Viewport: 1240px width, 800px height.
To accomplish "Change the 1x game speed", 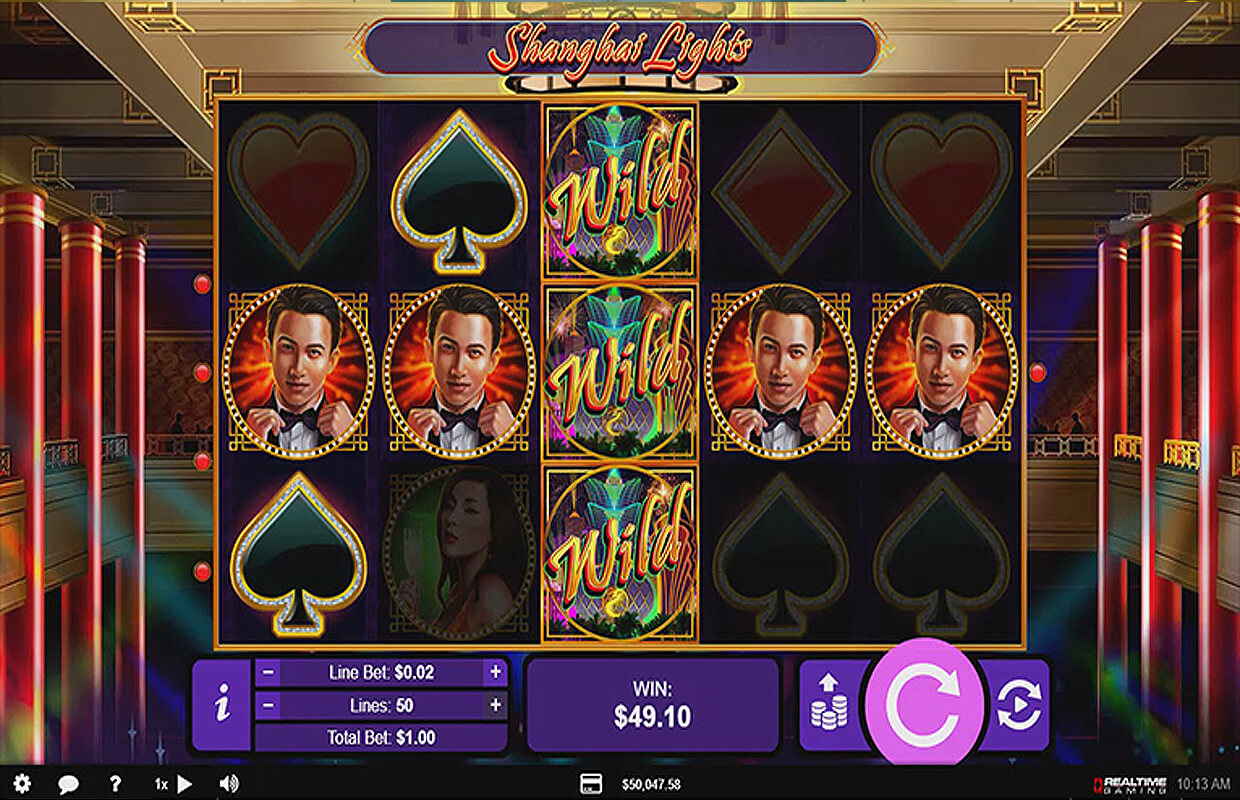I will (172, 784).
